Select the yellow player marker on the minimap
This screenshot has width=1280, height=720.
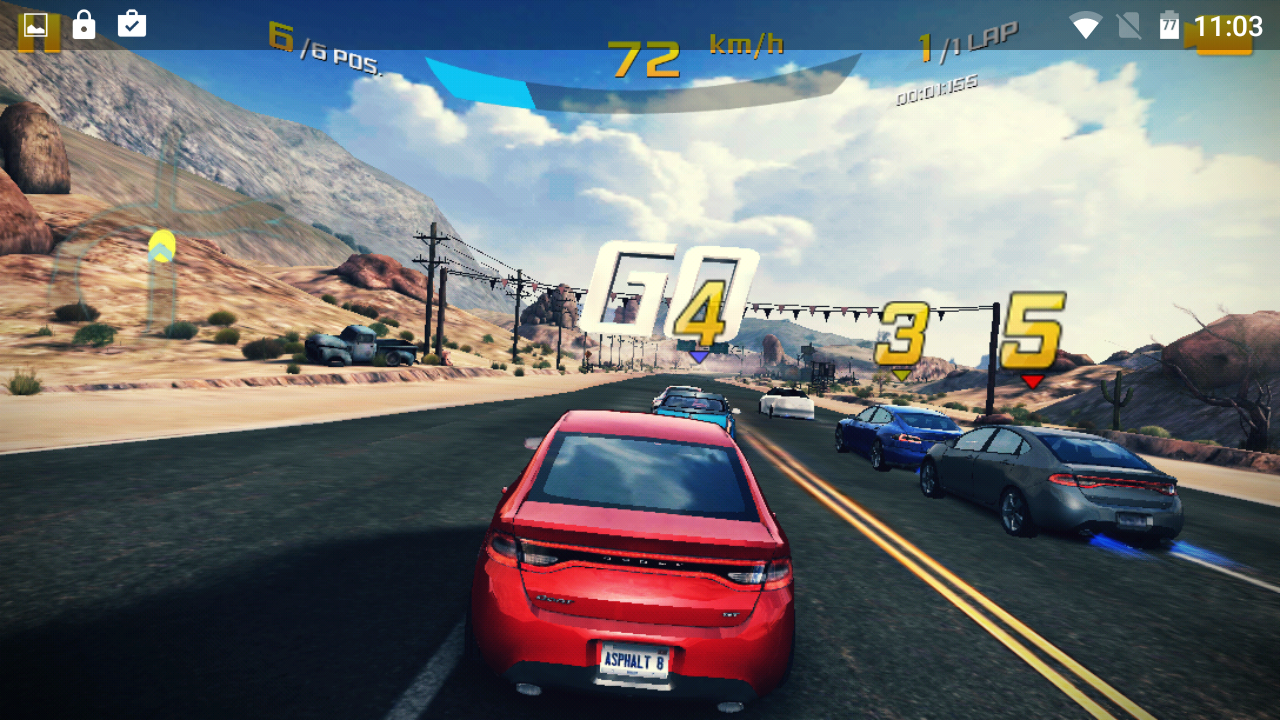[x=161, y=245]
